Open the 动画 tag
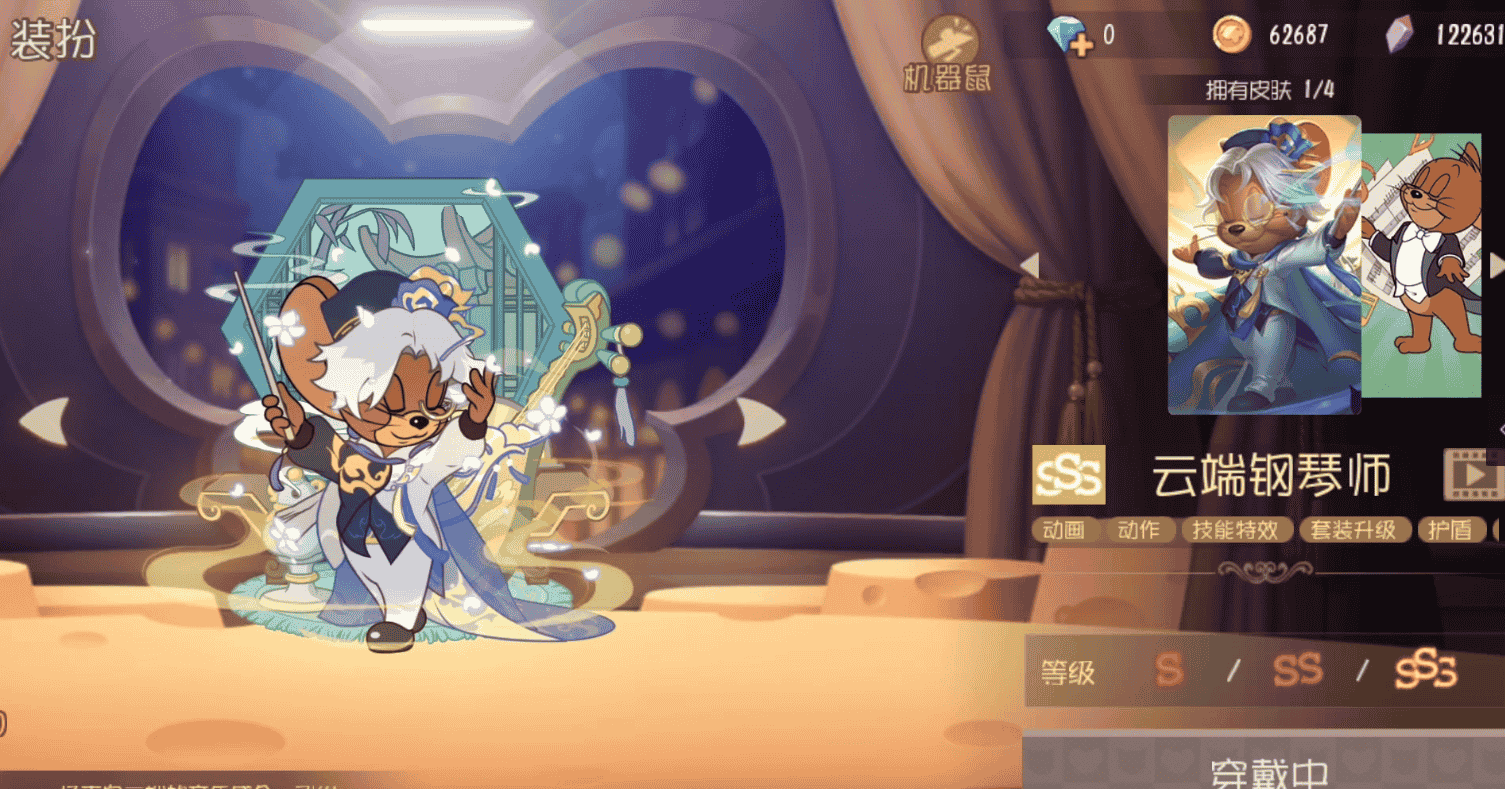Screen dimensions: 1505x789 click(x=1064, y=530)
